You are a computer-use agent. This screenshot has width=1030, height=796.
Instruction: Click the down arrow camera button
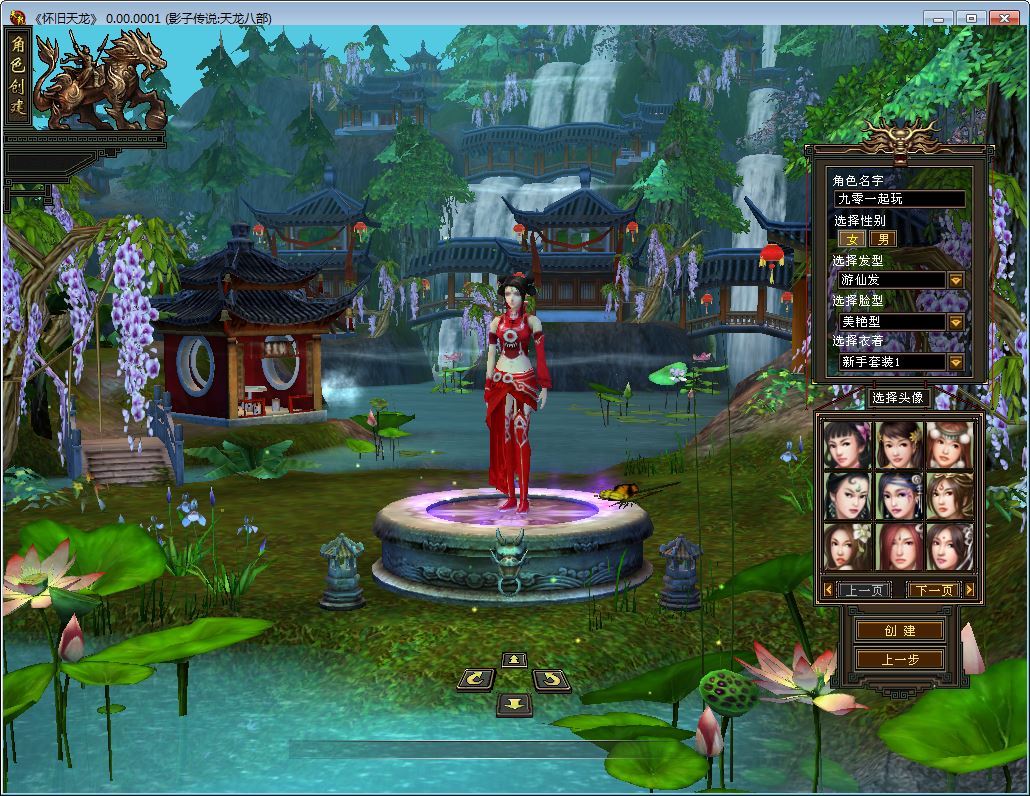(x=514, y=704)
